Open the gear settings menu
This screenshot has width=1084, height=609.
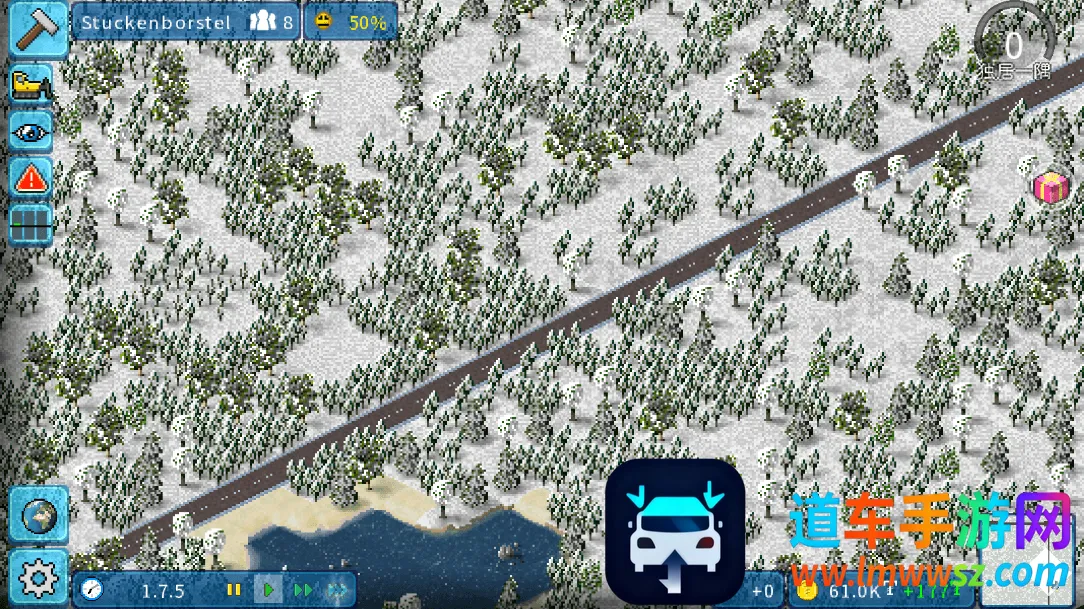point(38,577)
